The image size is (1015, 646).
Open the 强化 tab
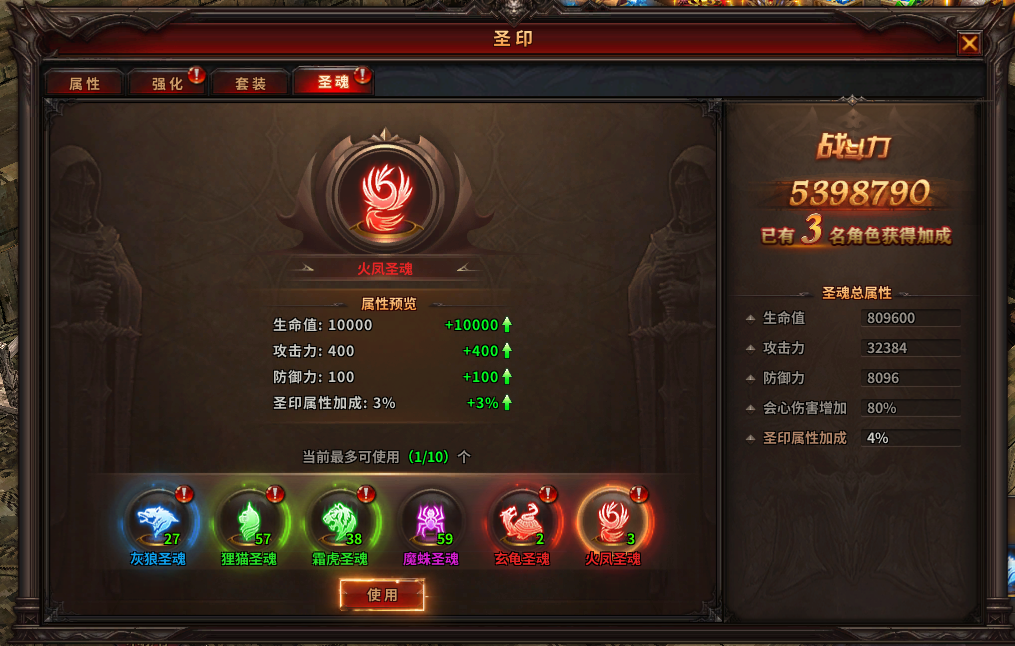pyautogui.click(x=167, y=84)
